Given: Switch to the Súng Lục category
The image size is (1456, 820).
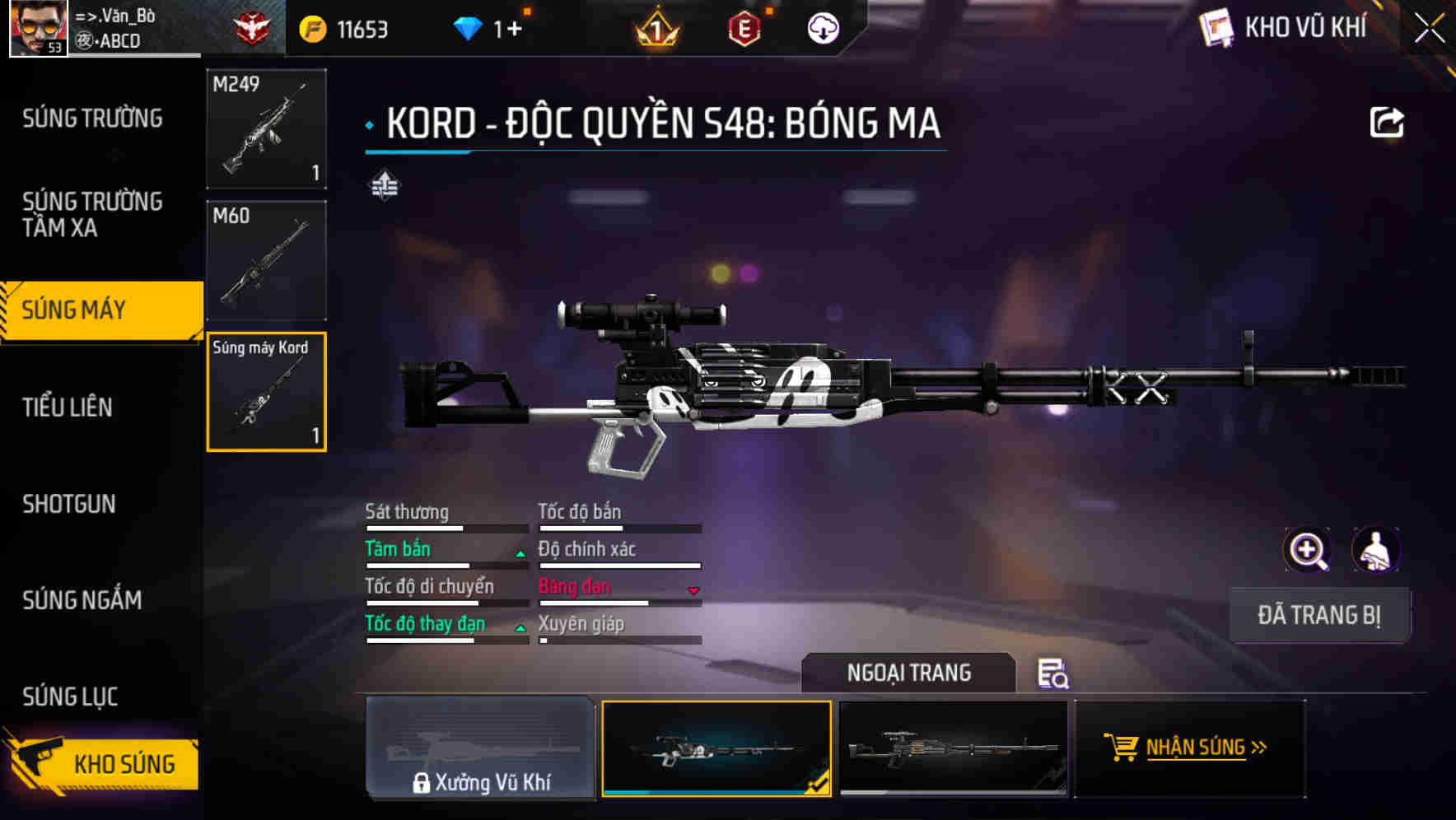Looking at the screenshot, I should click(x=70, y=697).
